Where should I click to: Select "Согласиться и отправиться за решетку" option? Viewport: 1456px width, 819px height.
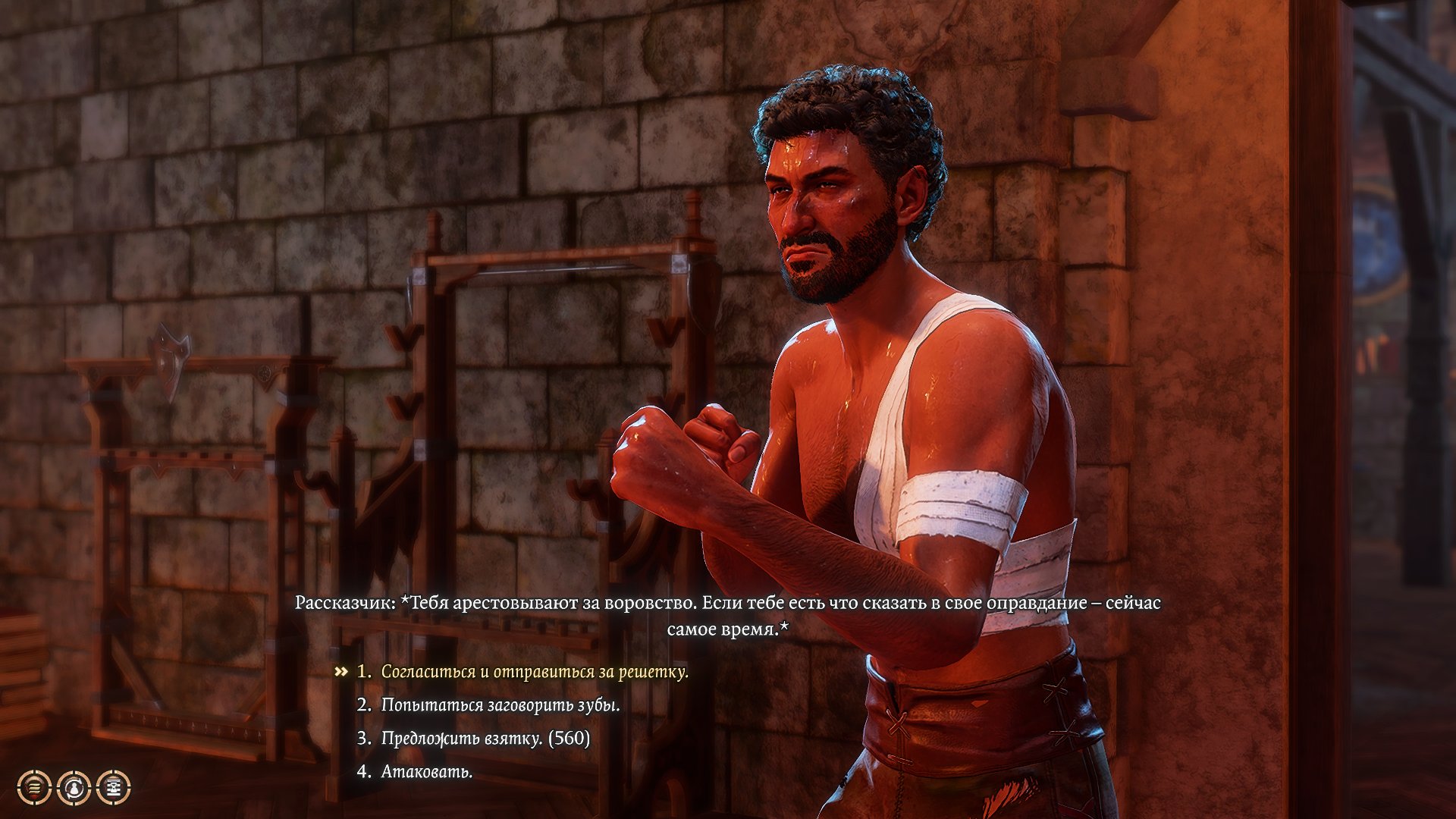(x=535, y=671)
